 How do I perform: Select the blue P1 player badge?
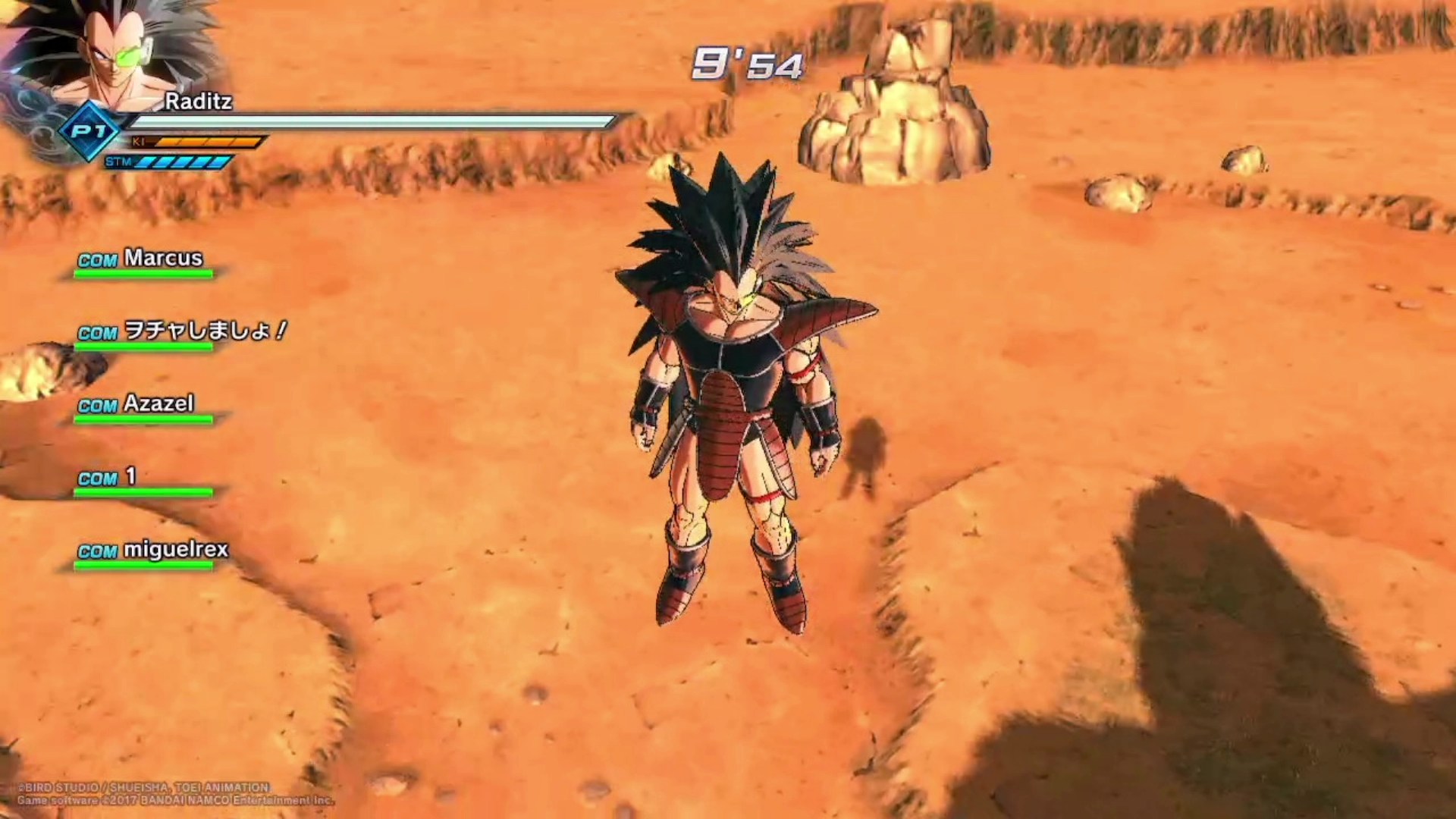tap(89, 132)
